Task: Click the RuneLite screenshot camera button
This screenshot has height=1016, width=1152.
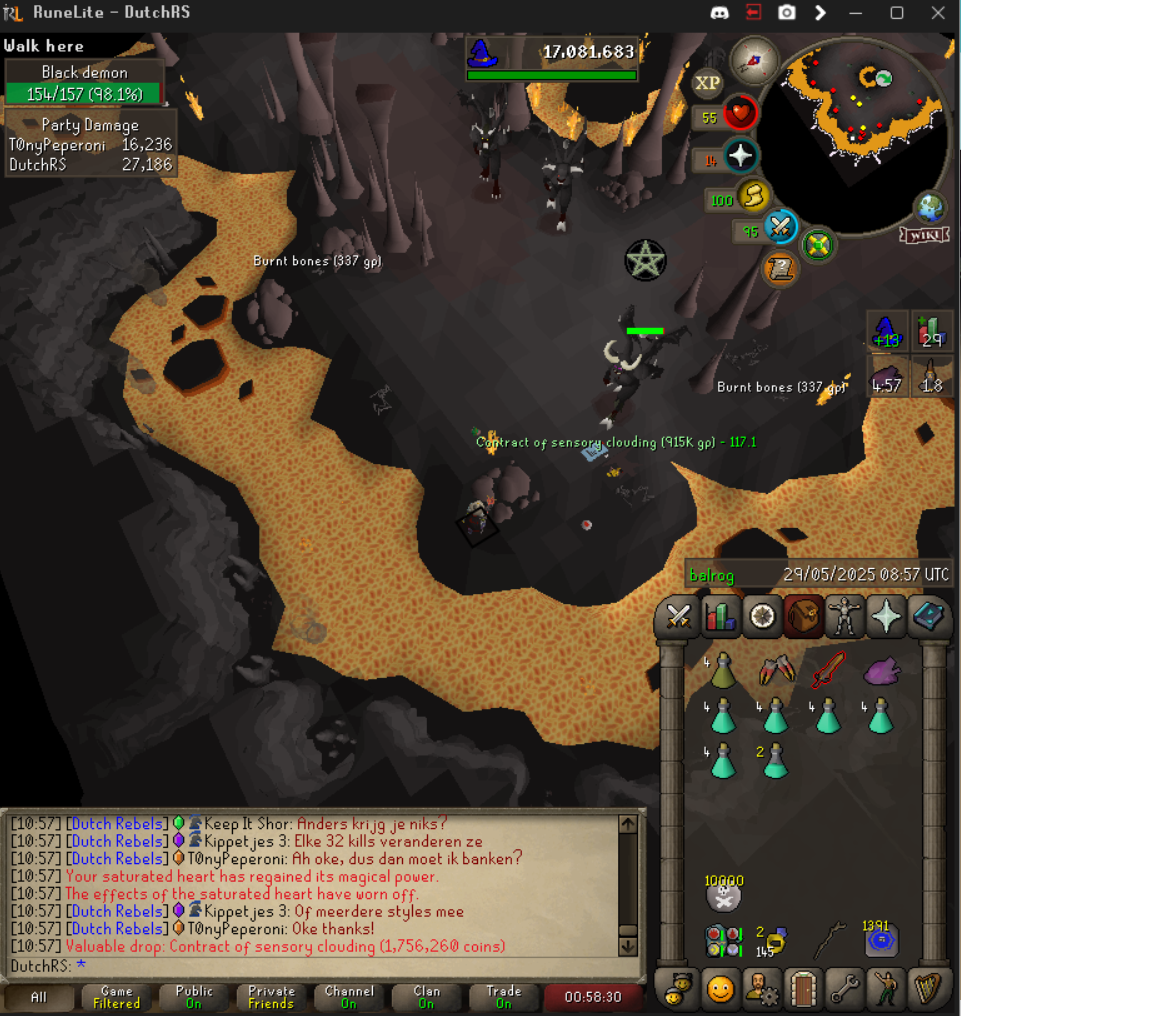Action: (x=787, y=13)
